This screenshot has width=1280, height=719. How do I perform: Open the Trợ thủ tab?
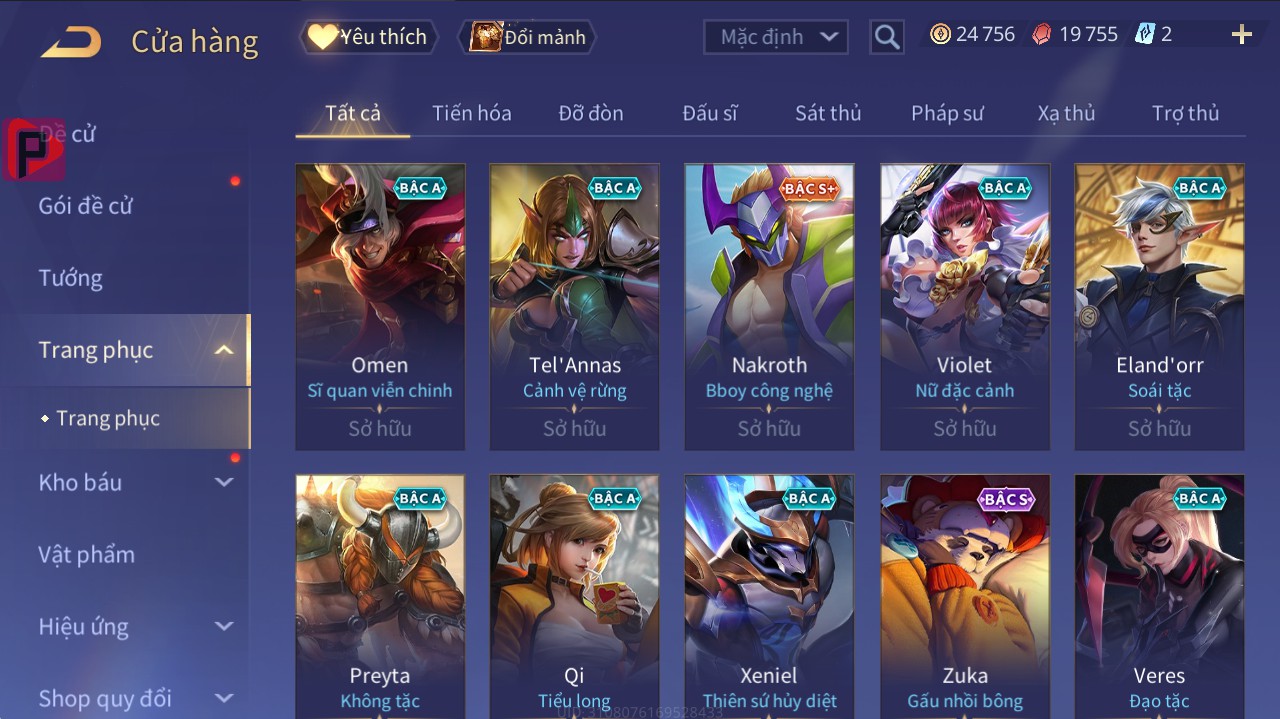click(1185, 113)
